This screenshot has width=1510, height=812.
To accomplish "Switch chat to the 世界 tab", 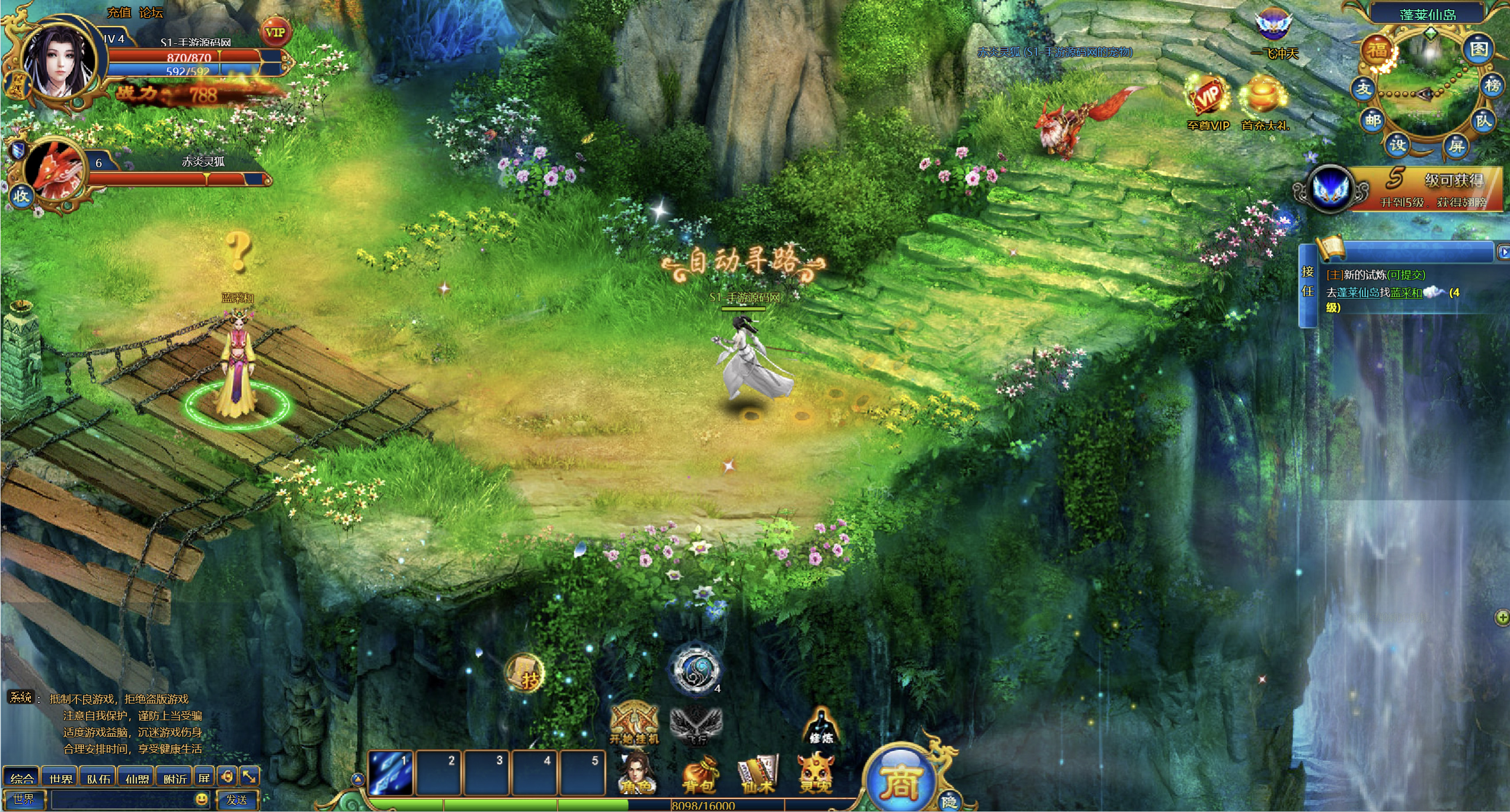I will 60,778.
